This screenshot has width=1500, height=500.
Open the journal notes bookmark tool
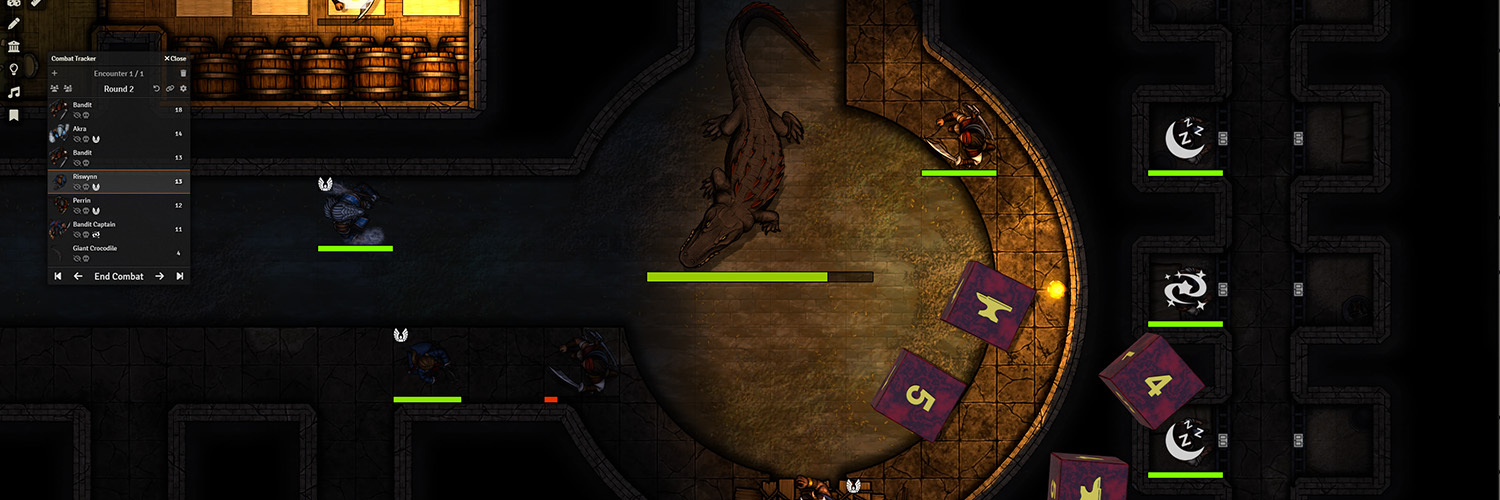(14, 115)
